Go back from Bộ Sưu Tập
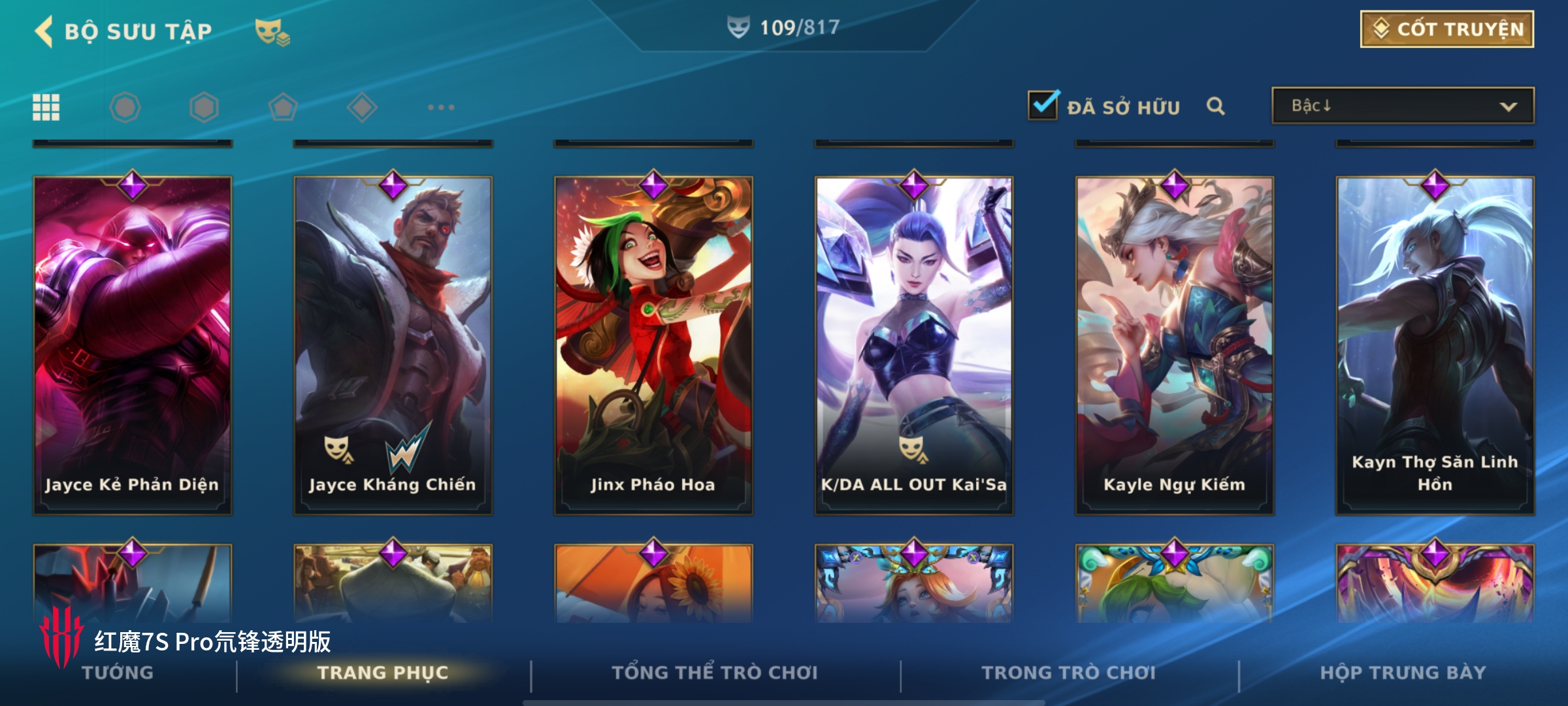1568x706 pixels. (x=44, y=31)
